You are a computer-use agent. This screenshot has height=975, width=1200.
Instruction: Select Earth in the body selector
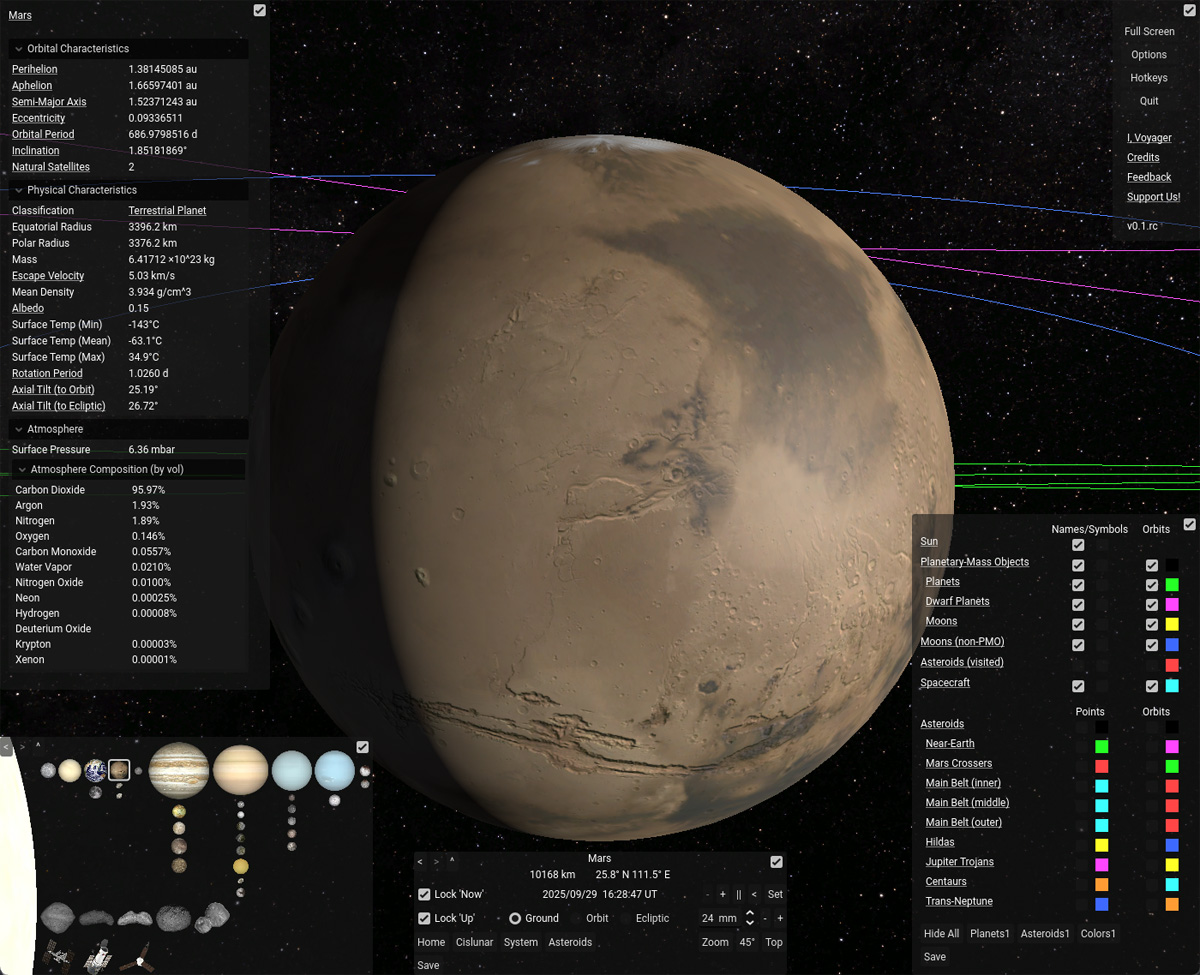pos(95,770)
